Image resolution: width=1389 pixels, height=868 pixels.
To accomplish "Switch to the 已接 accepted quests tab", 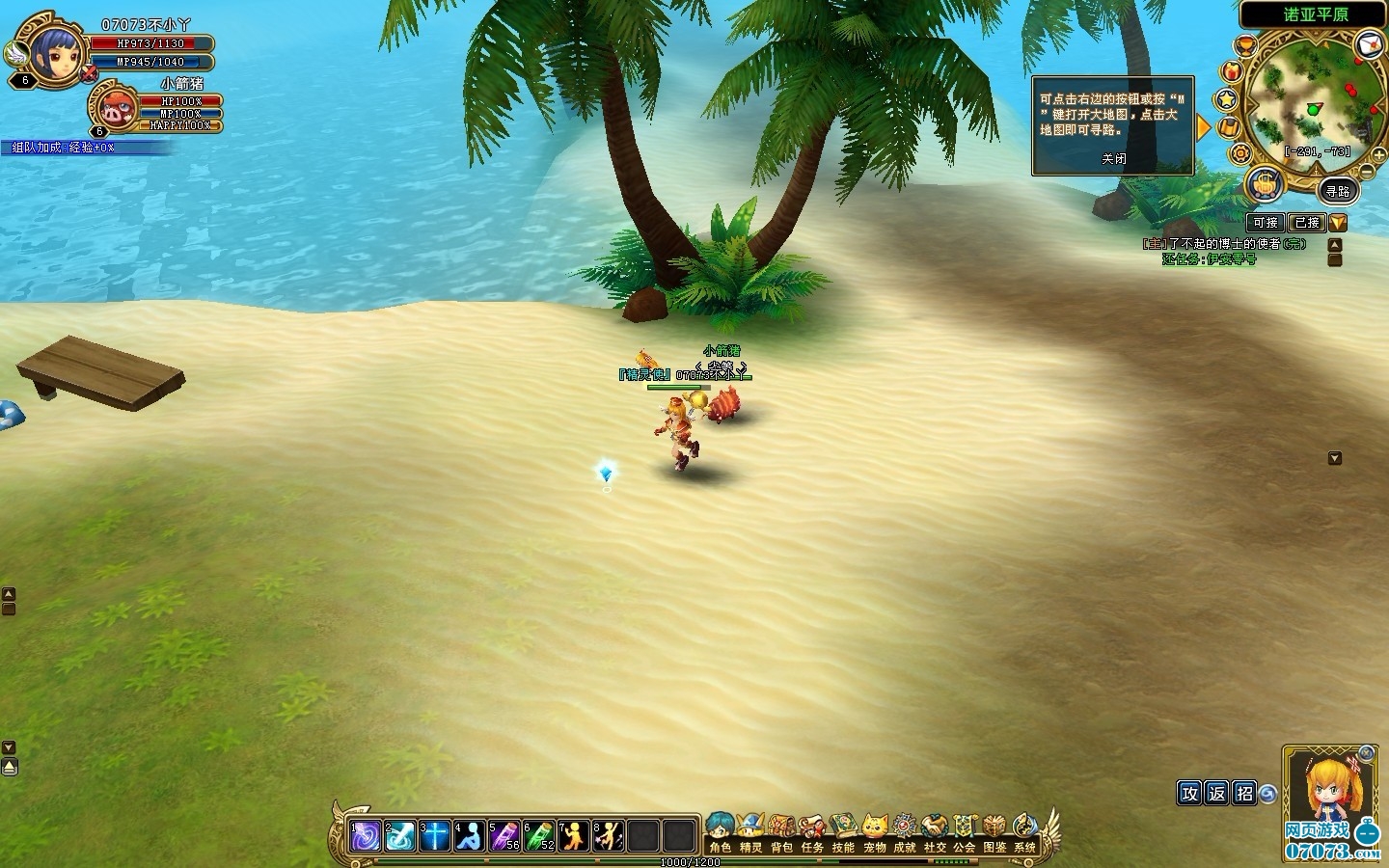I will point(1306,223).
